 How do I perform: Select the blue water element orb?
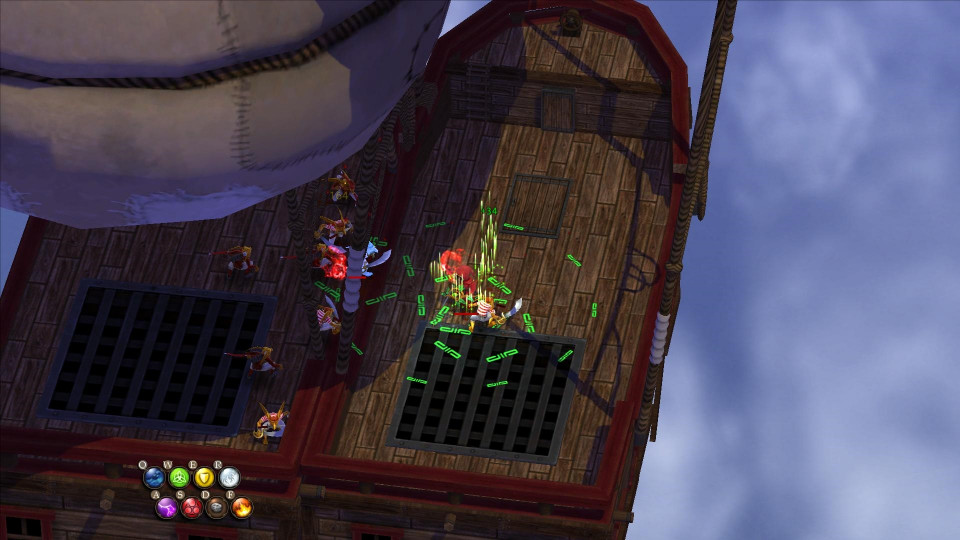pyautogui.click(x=154, y=478)
